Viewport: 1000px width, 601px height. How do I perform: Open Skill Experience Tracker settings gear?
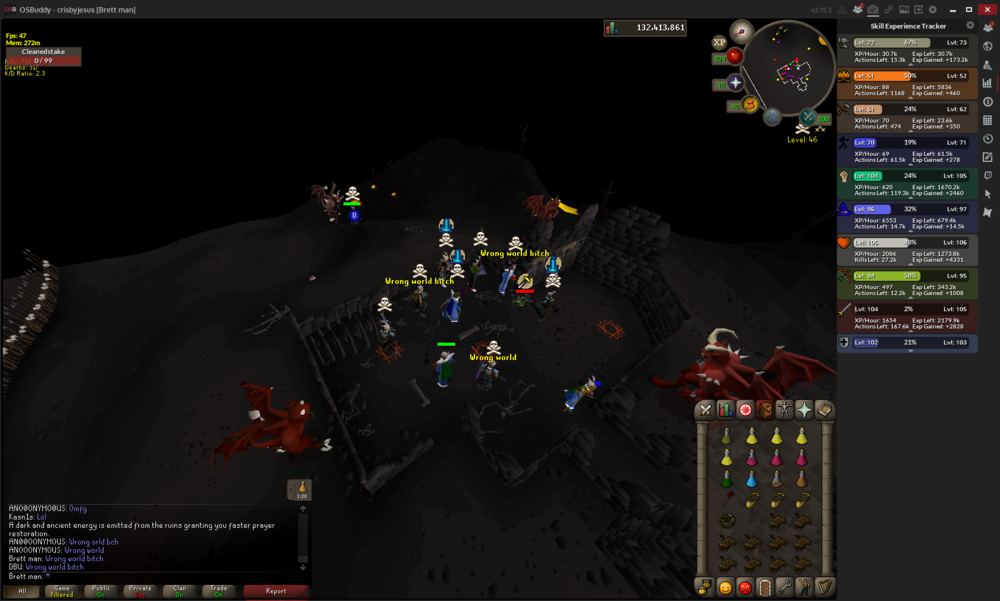969,26
